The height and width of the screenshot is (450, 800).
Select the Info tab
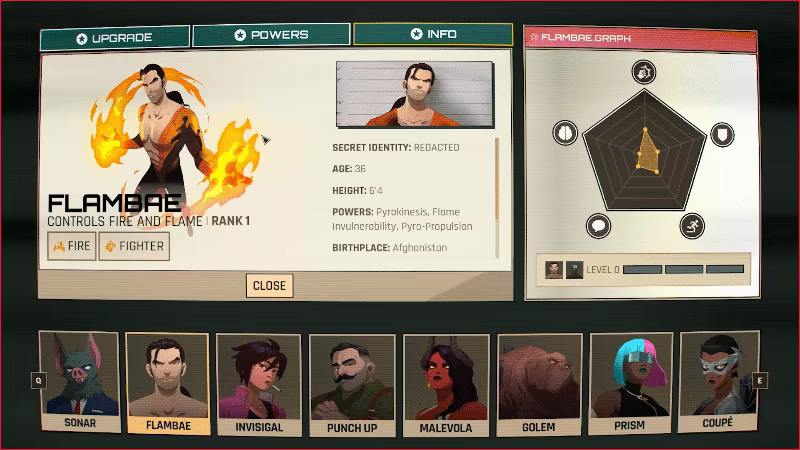(433, 35)
